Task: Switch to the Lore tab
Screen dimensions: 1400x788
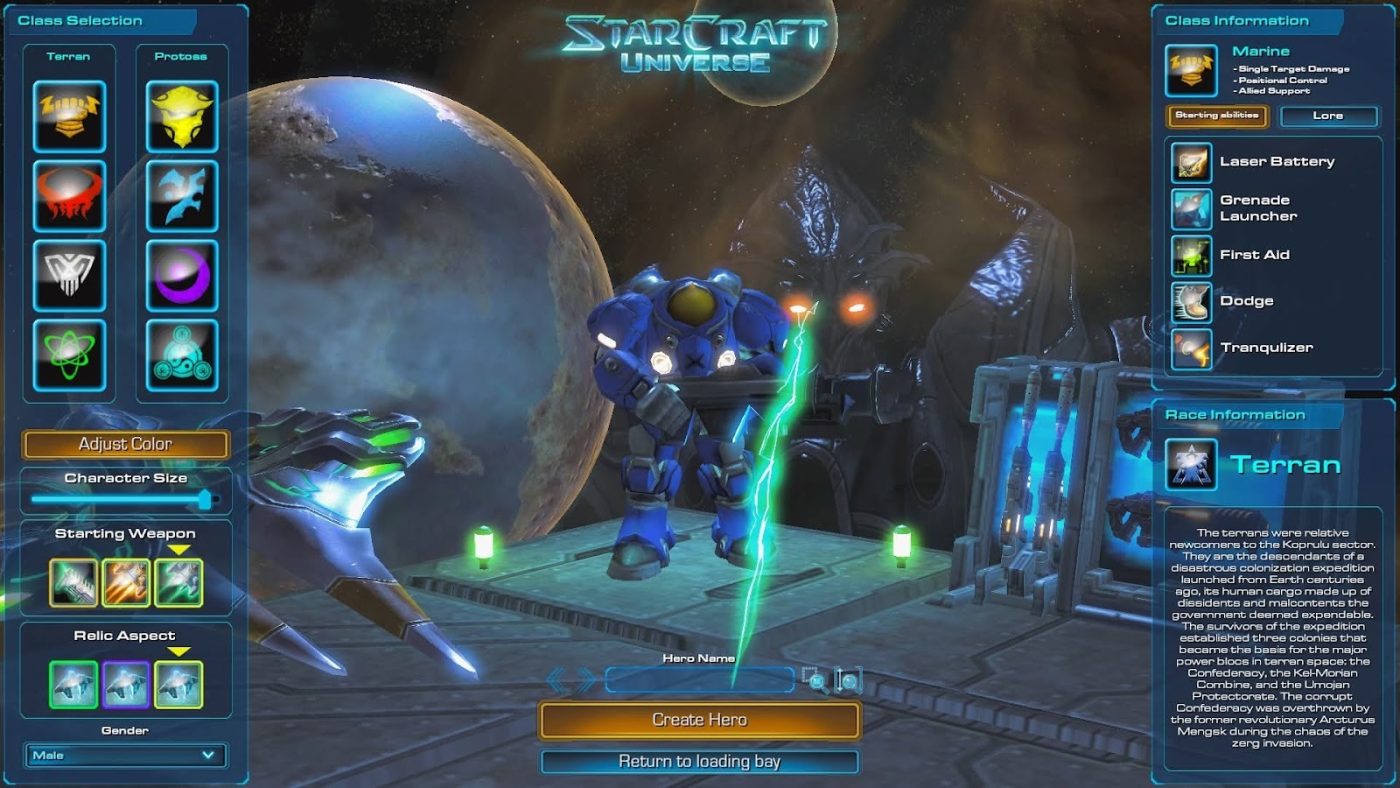Action: click(x=1330, y=116)
